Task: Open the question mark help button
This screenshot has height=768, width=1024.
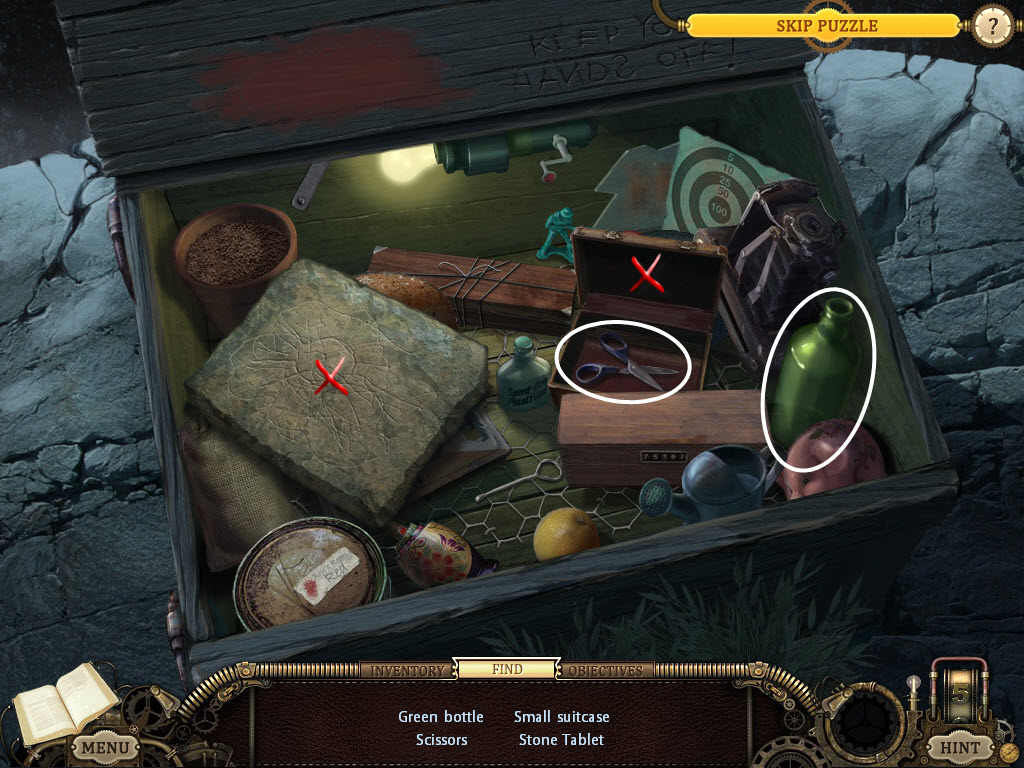Action: click(992, 26)
